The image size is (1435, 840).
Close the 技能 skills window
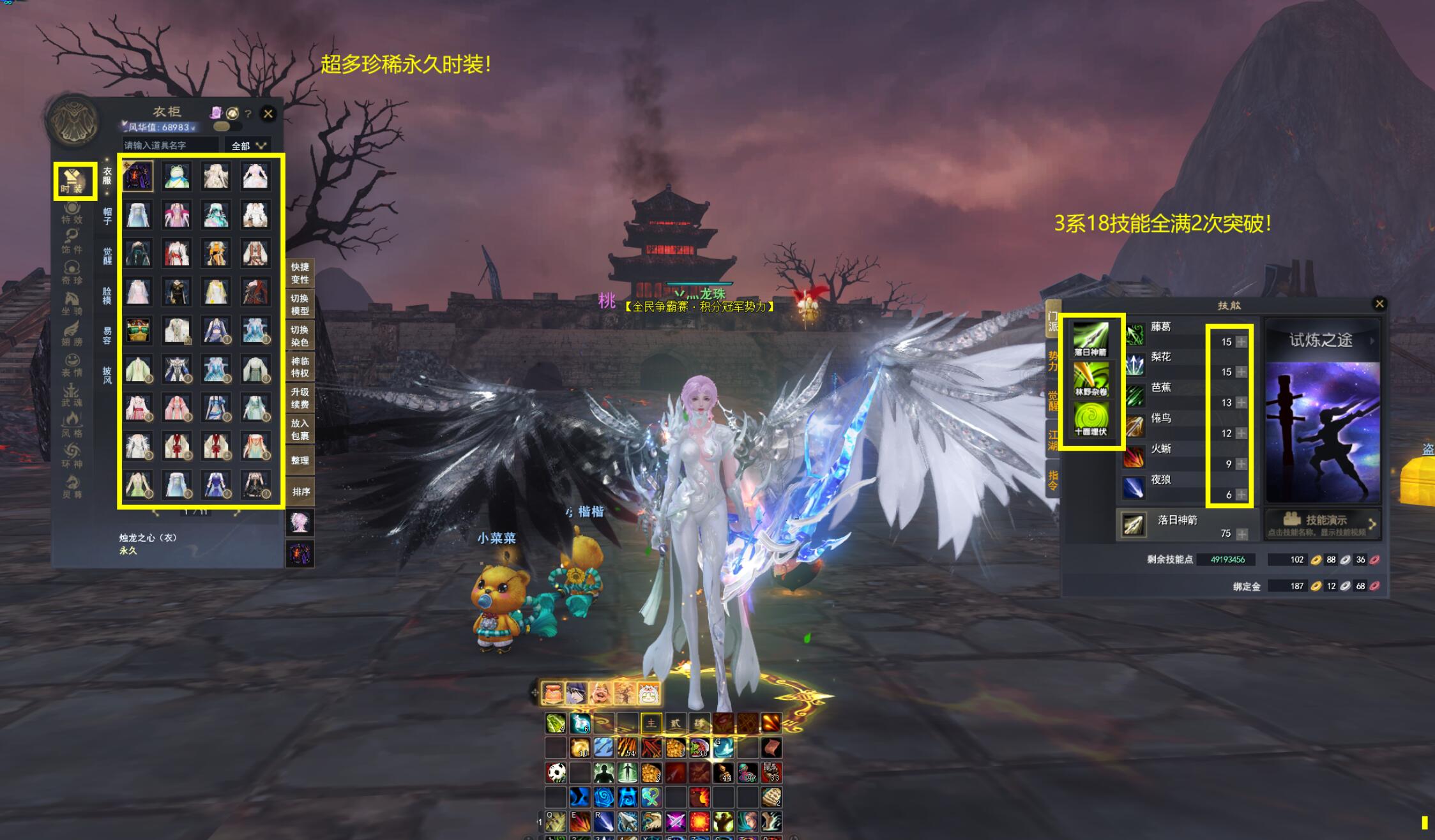click(x=1379, y=304)
